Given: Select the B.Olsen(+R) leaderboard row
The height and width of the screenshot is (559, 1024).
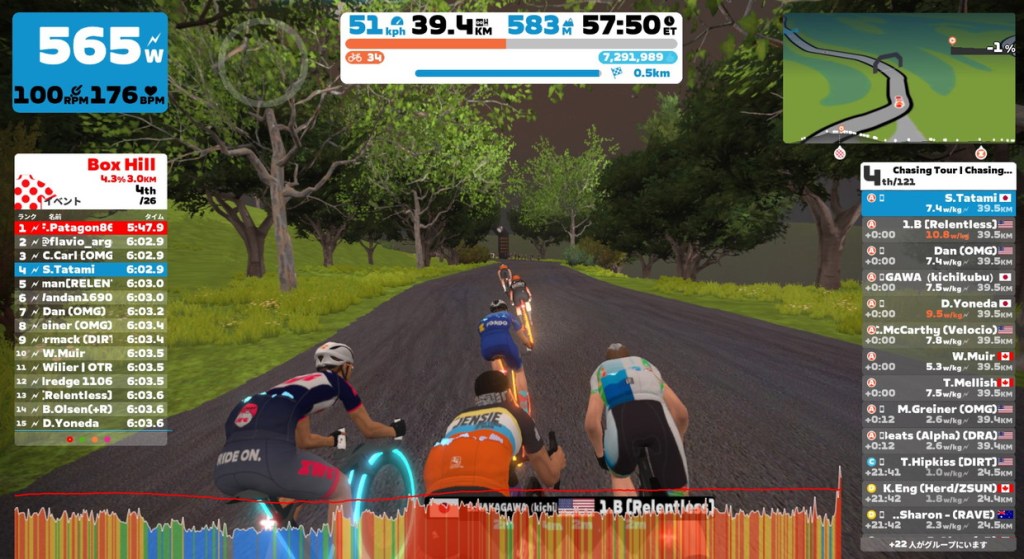Looking at the screenshot, I should [90, 408].
